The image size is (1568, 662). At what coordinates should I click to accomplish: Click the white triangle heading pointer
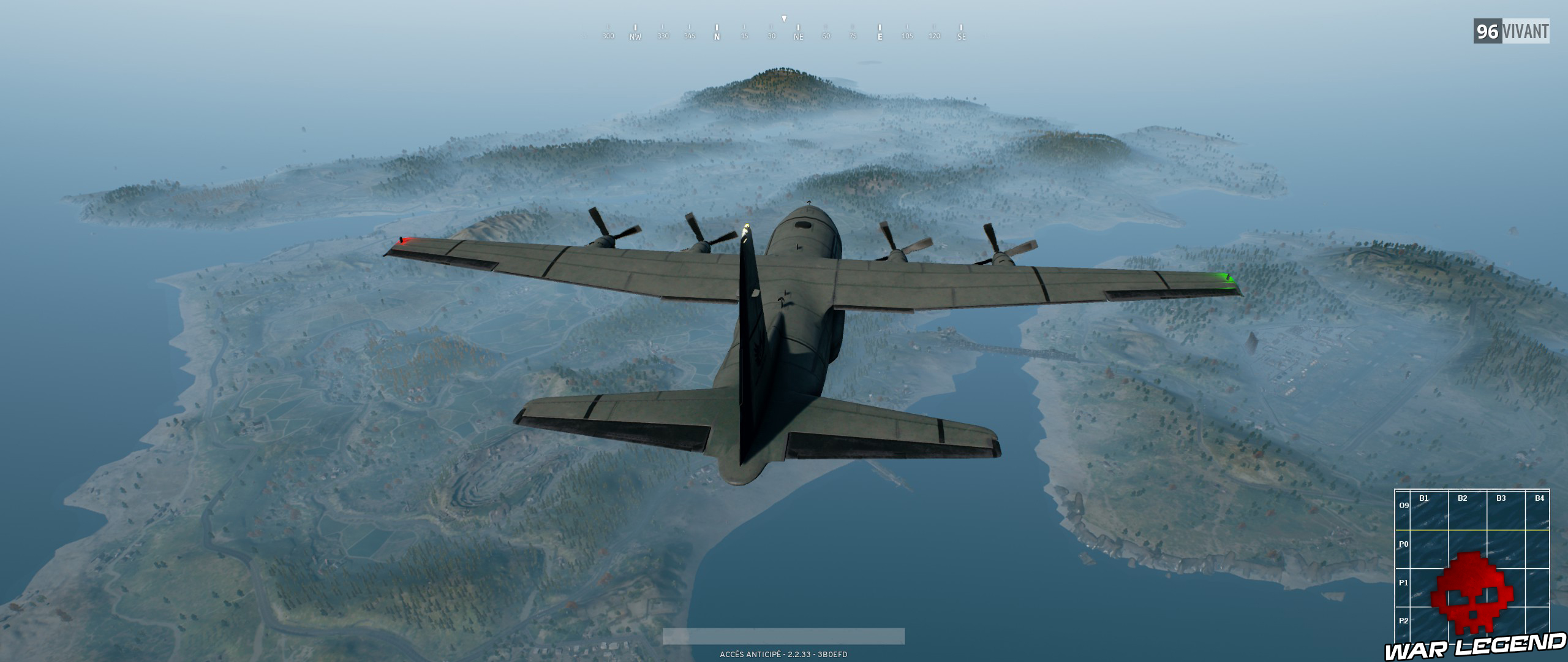click(x=783, y=18)
